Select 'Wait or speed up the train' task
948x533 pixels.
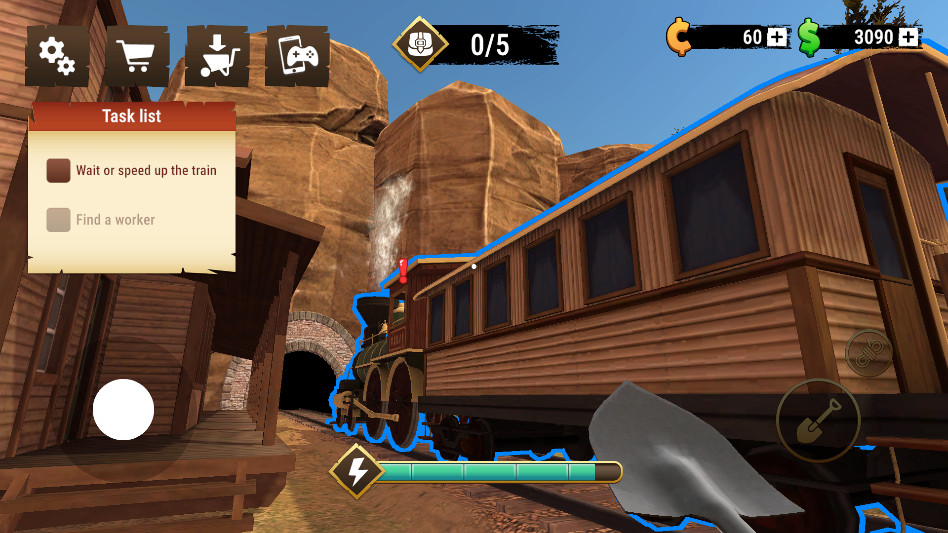[132, 170]
